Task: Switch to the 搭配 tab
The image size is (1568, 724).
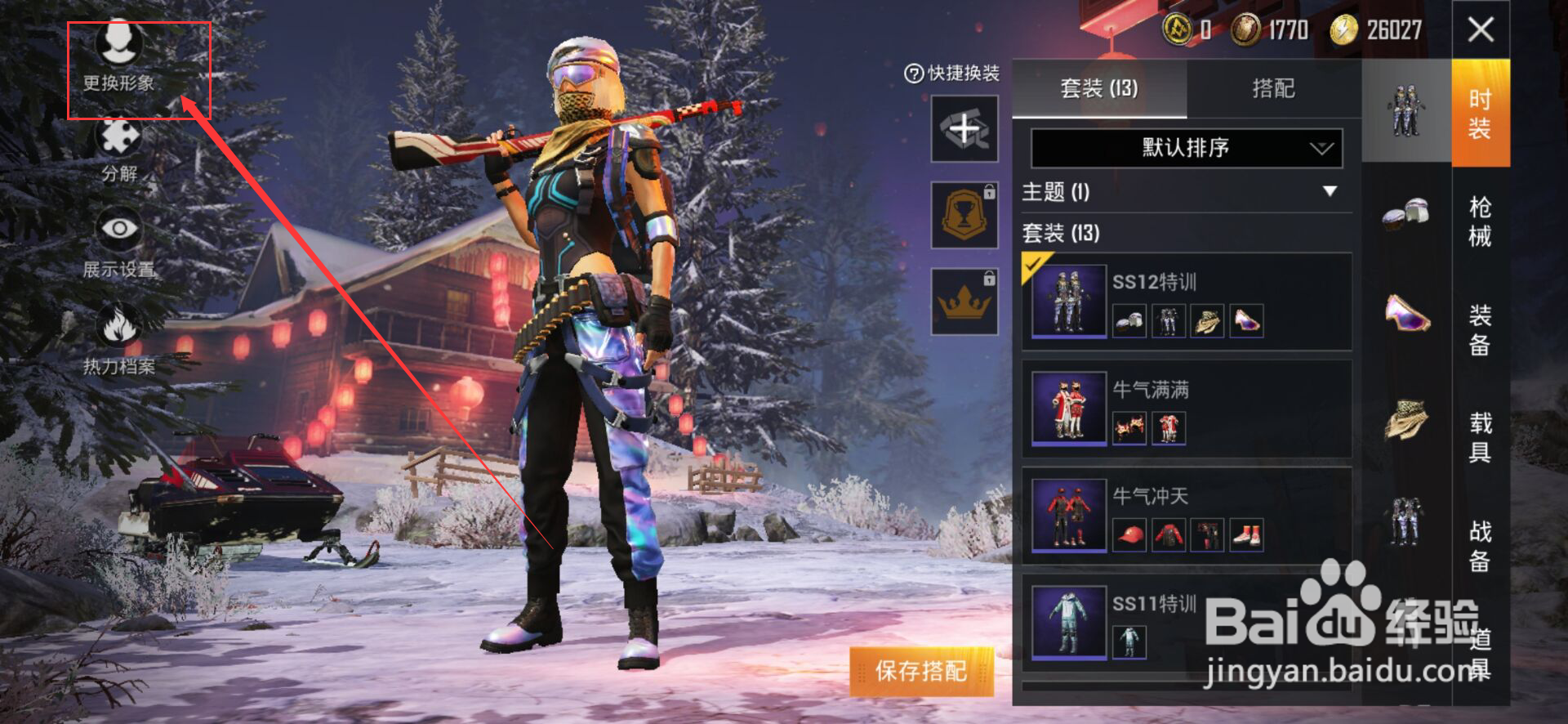Action: click(1273, 88)
